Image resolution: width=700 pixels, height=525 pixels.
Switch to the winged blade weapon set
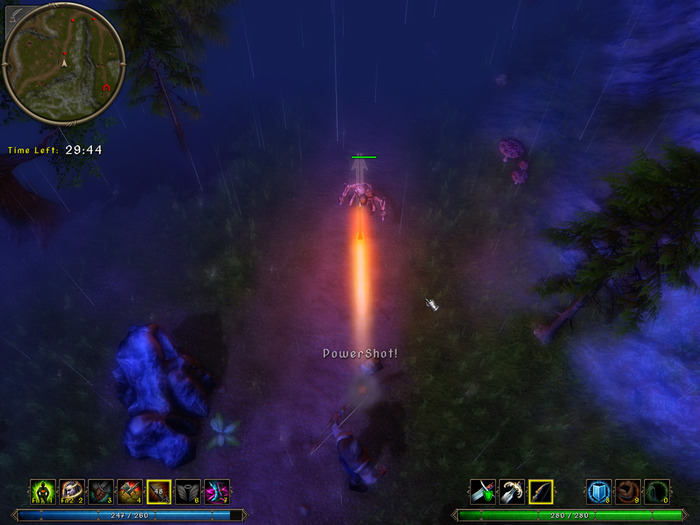click(x=511, y=491)
